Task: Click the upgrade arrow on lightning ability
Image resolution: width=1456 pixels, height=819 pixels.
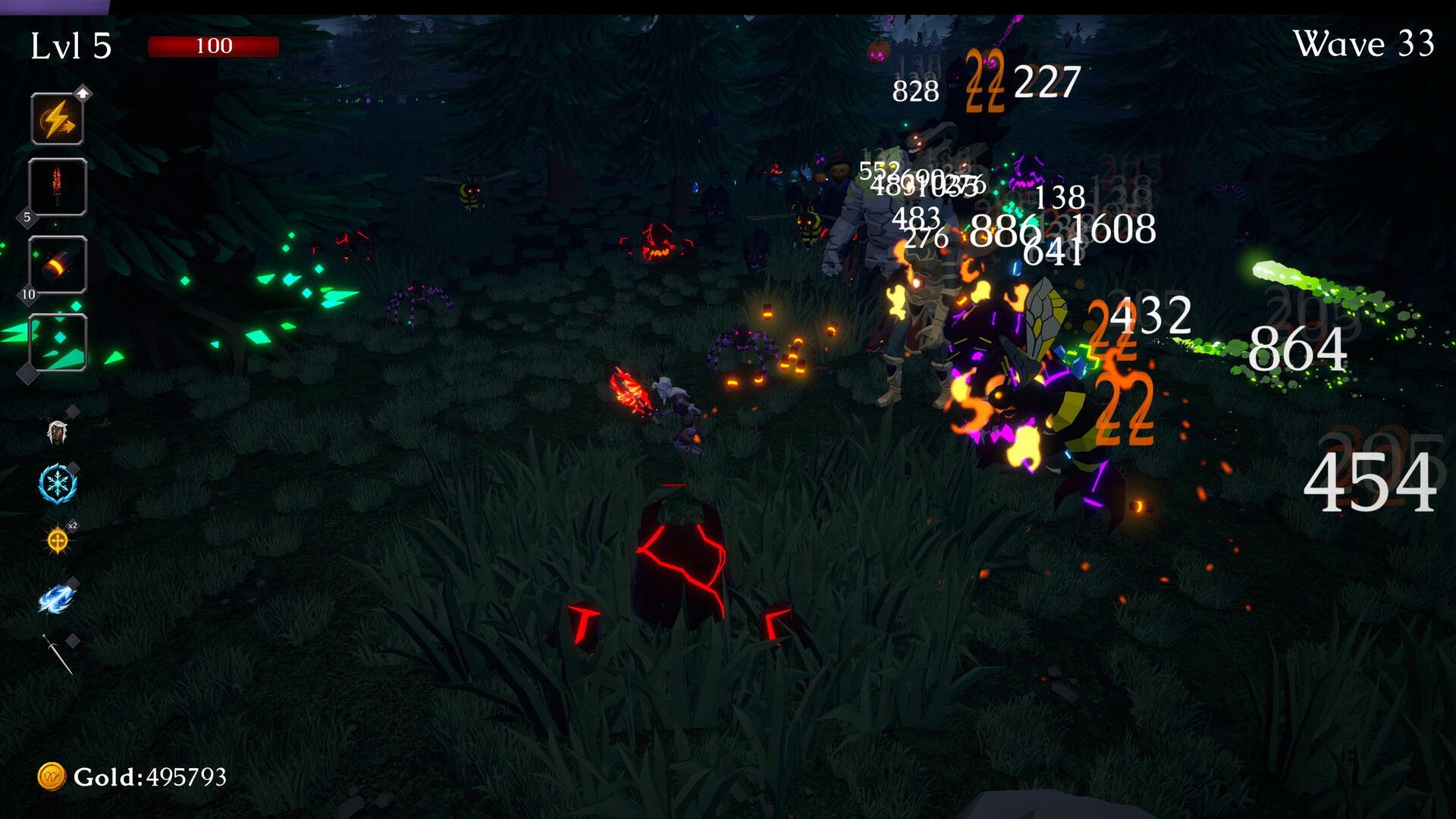Action: pos(82,93)
